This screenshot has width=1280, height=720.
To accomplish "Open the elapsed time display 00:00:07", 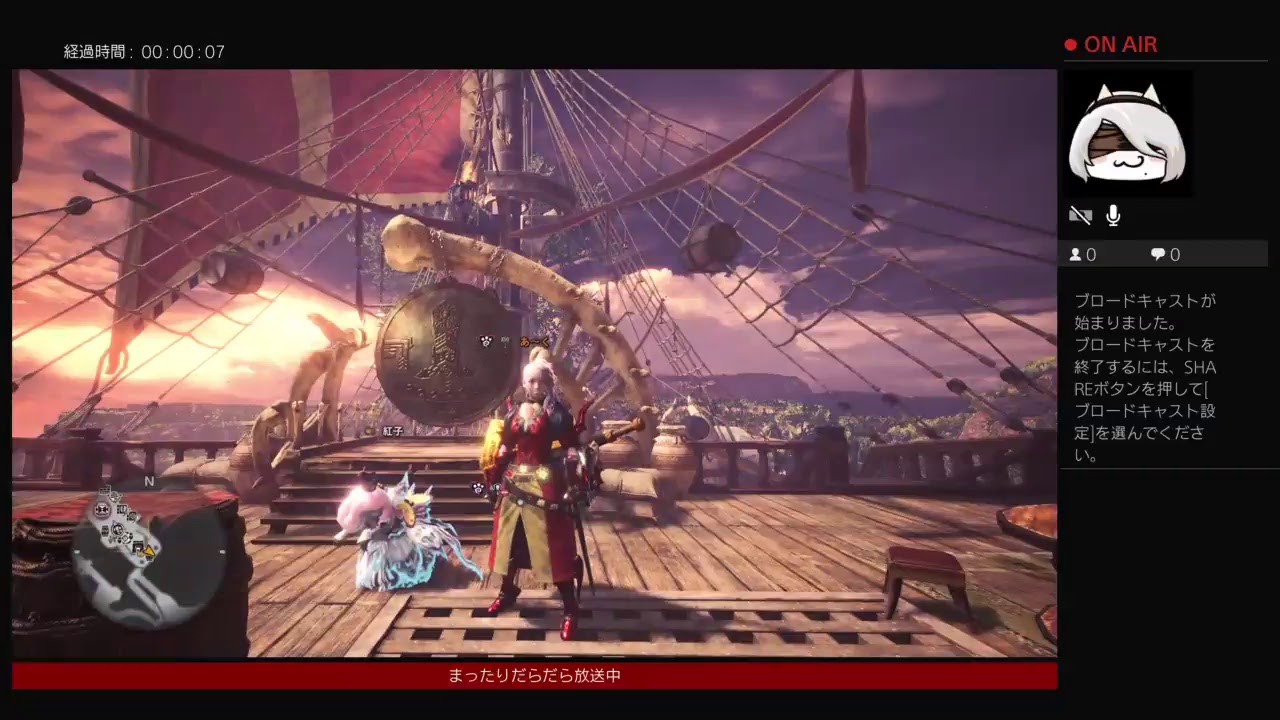I will pos(145,52).
